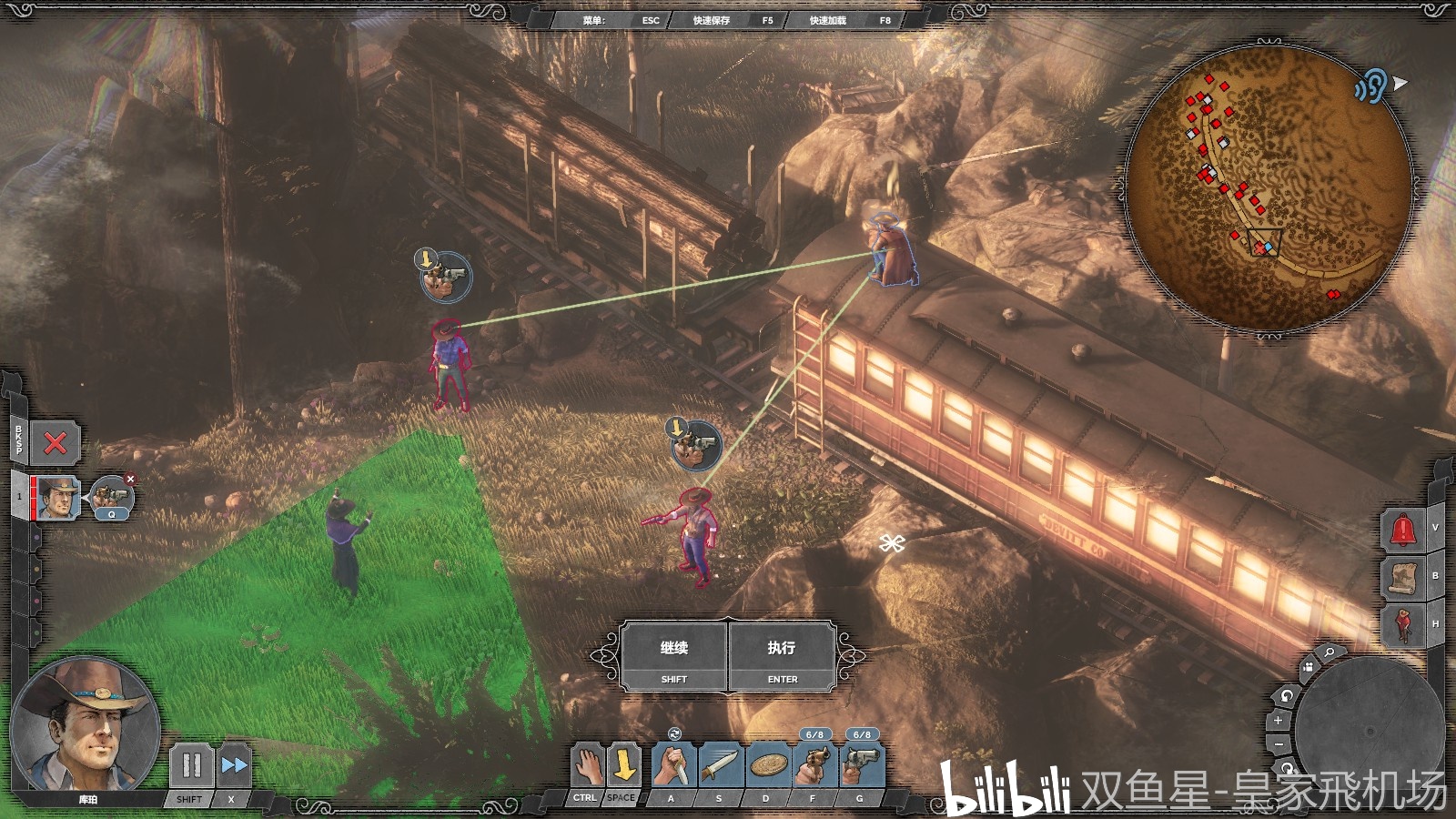Pick the fake coin distraction ability
1456x819 pixels.
[768, 765]
